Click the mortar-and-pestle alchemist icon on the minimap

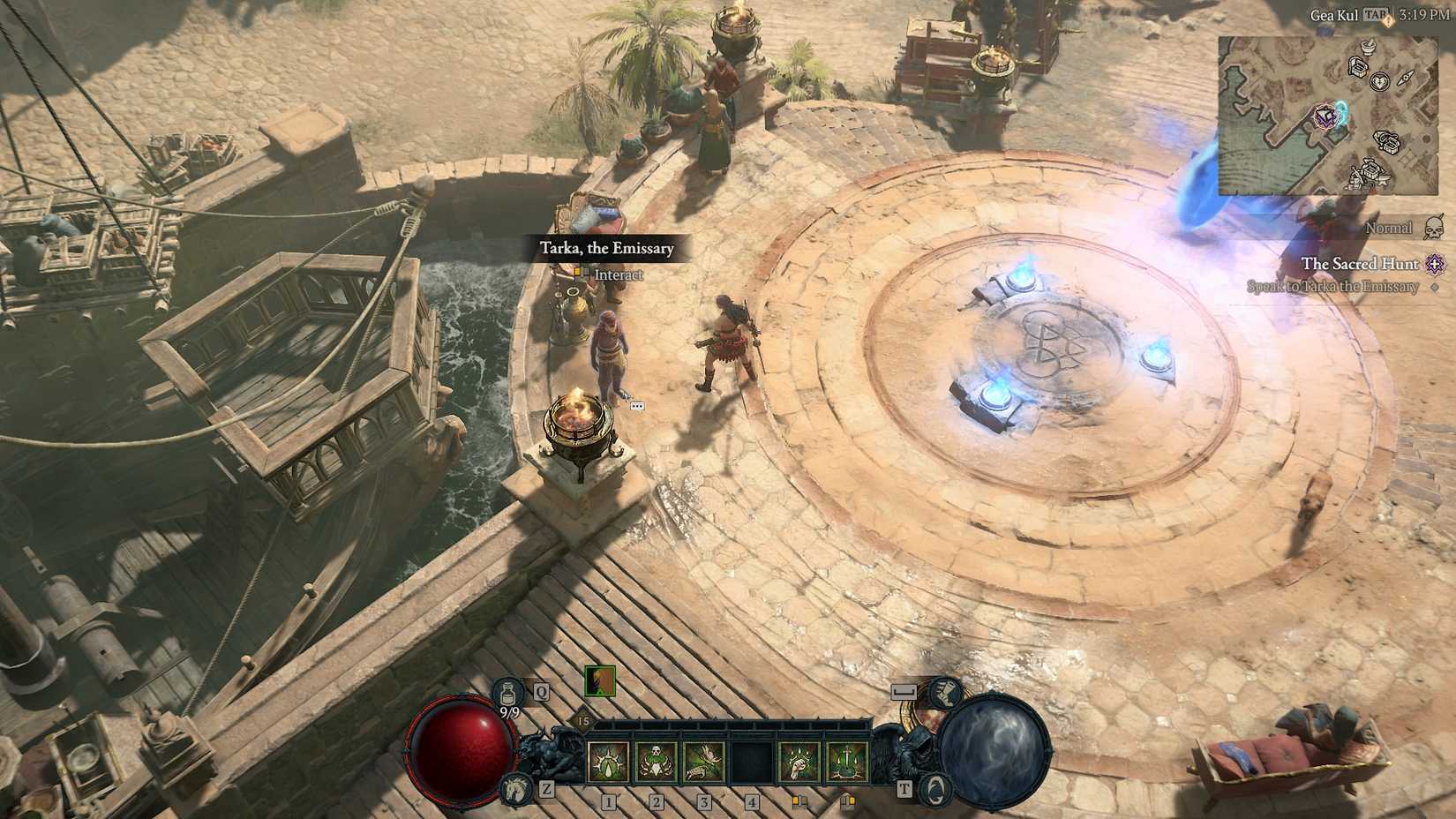[x=1367, y=48]
